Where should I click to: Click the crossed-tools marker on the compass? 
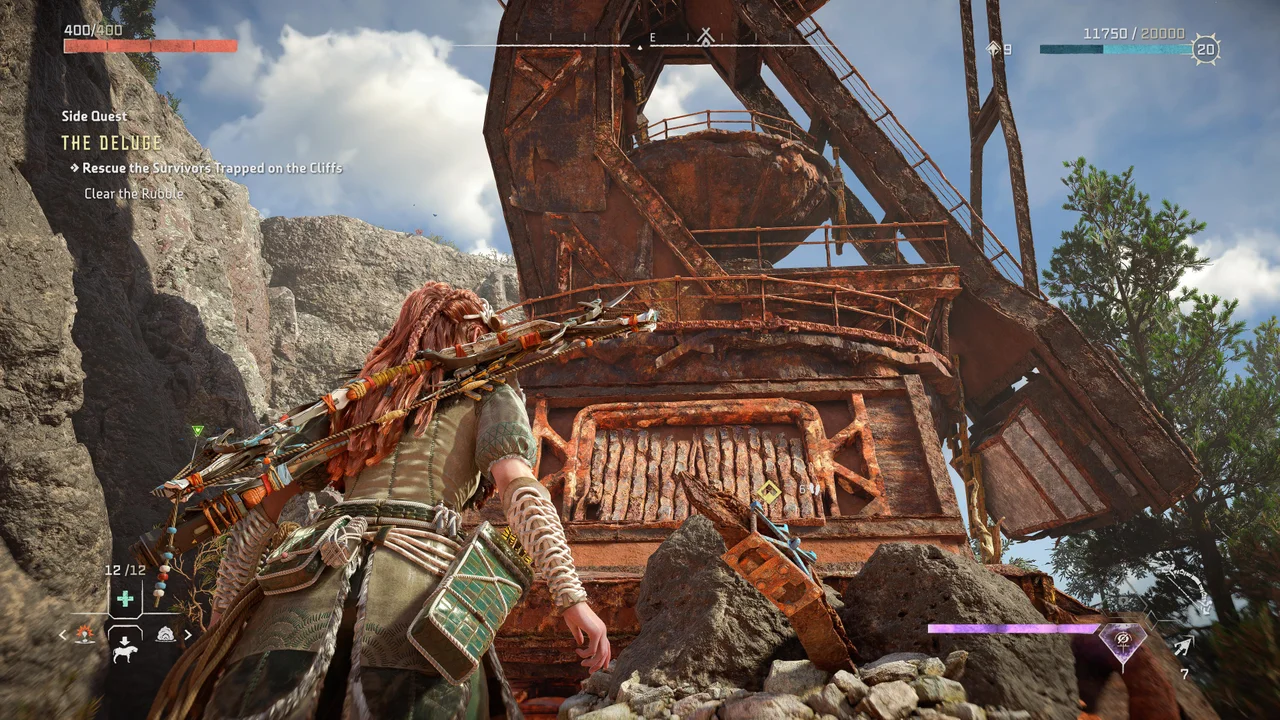coord(706,37)
